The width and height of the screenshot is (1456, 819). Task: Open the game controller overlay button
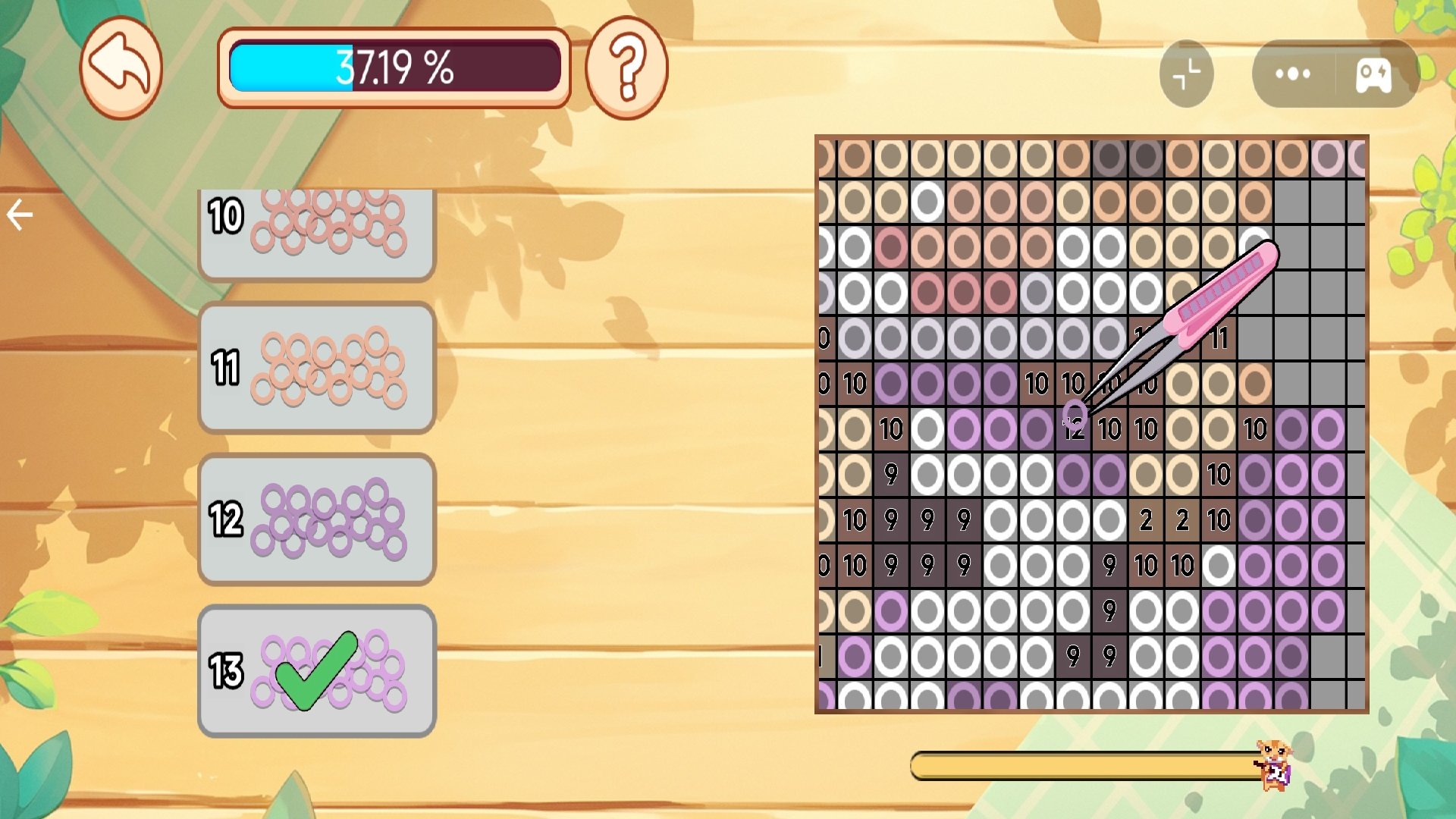[1373, 74]
